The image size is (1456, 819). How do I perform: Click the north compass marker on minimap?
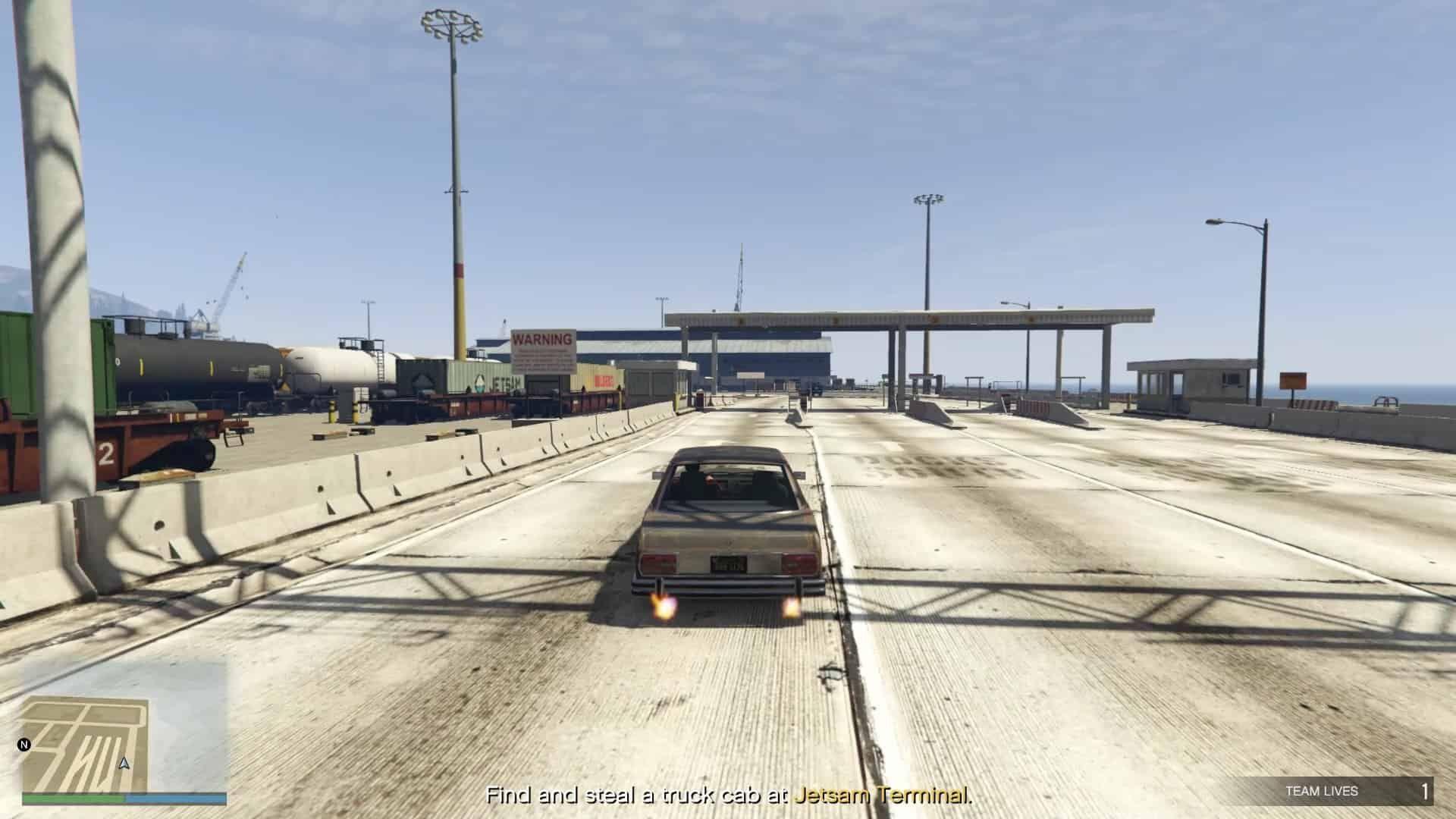pyautogui.click(x=24, y=745)
